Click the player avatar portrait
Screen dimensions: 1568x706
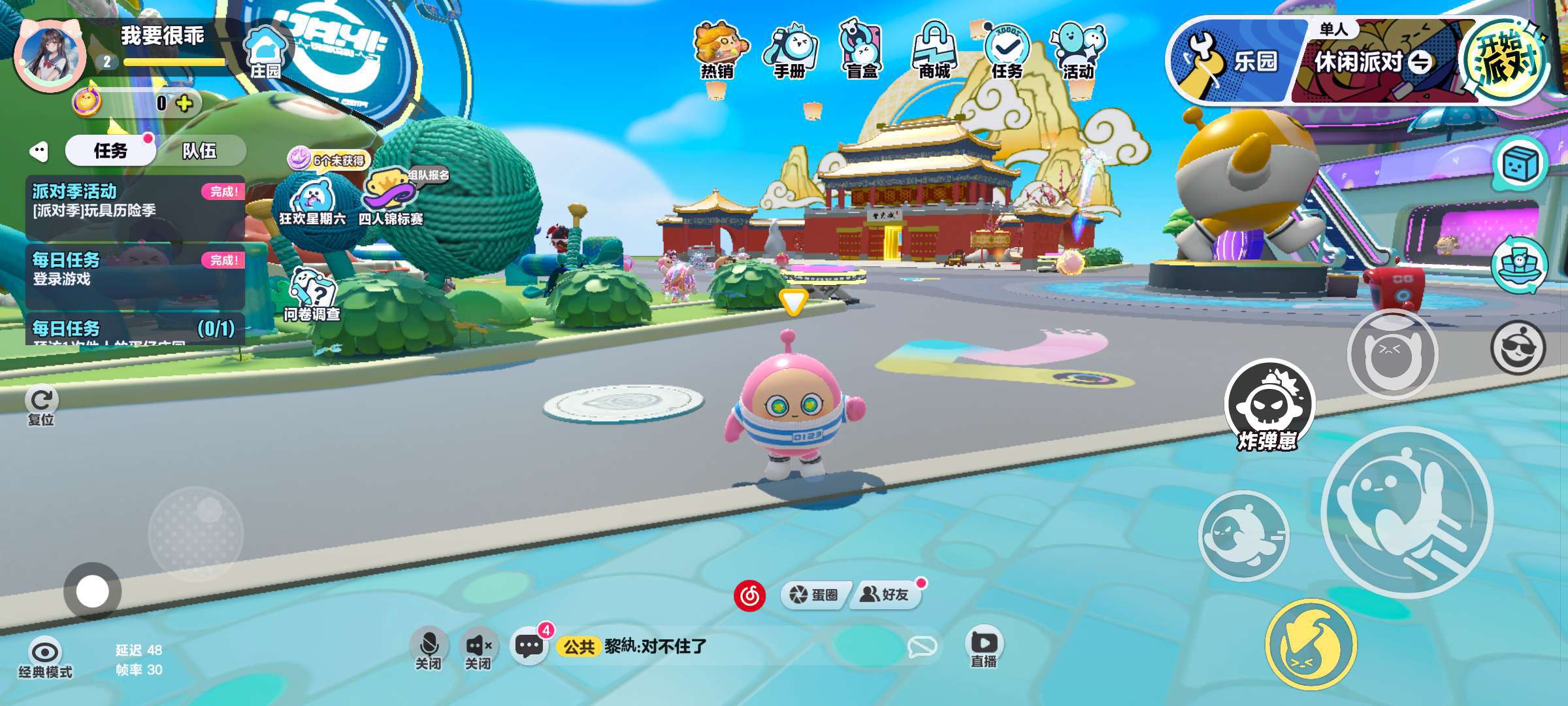click(50, 55)
